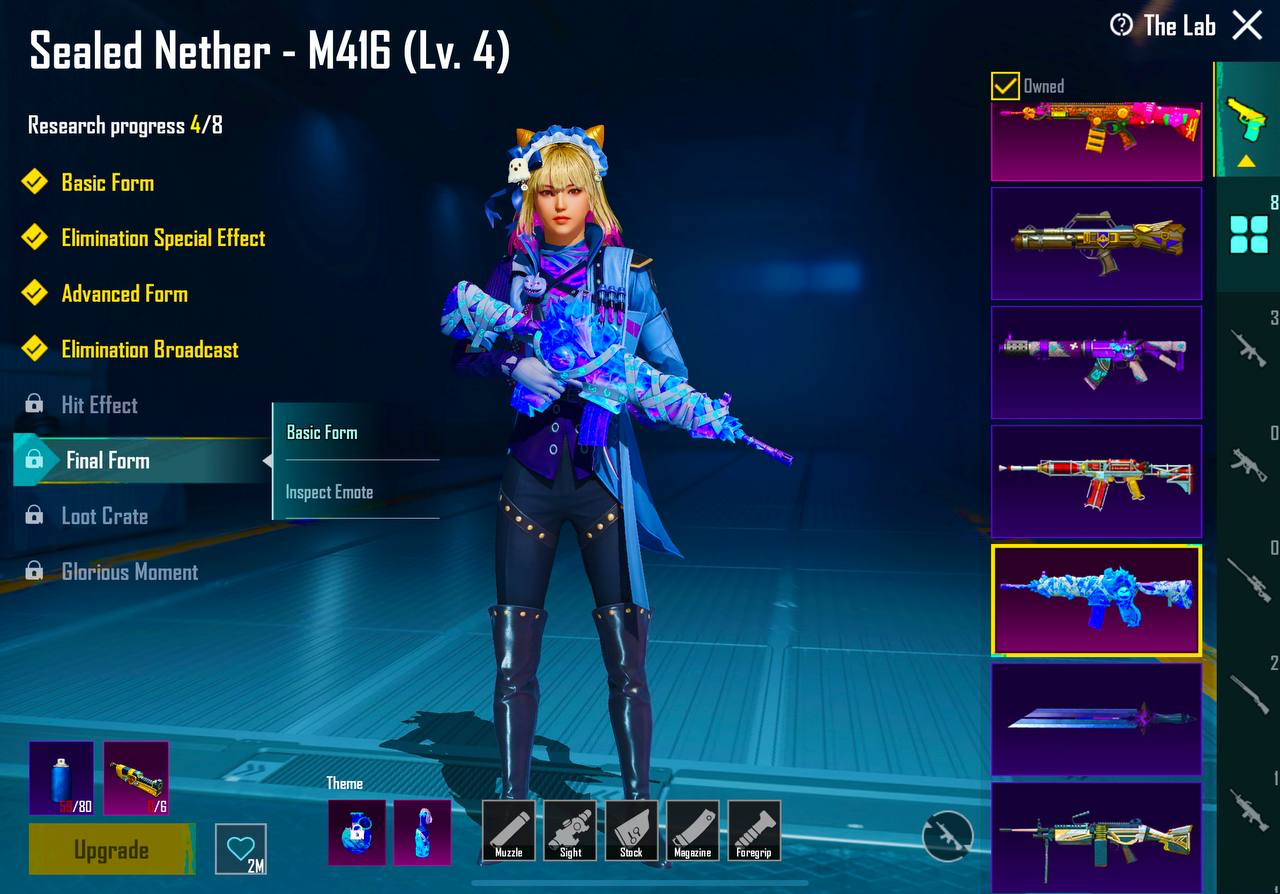Open the Magazine attachment slot
Viewport: 1280px width, 894px height.
click(692, 830)
